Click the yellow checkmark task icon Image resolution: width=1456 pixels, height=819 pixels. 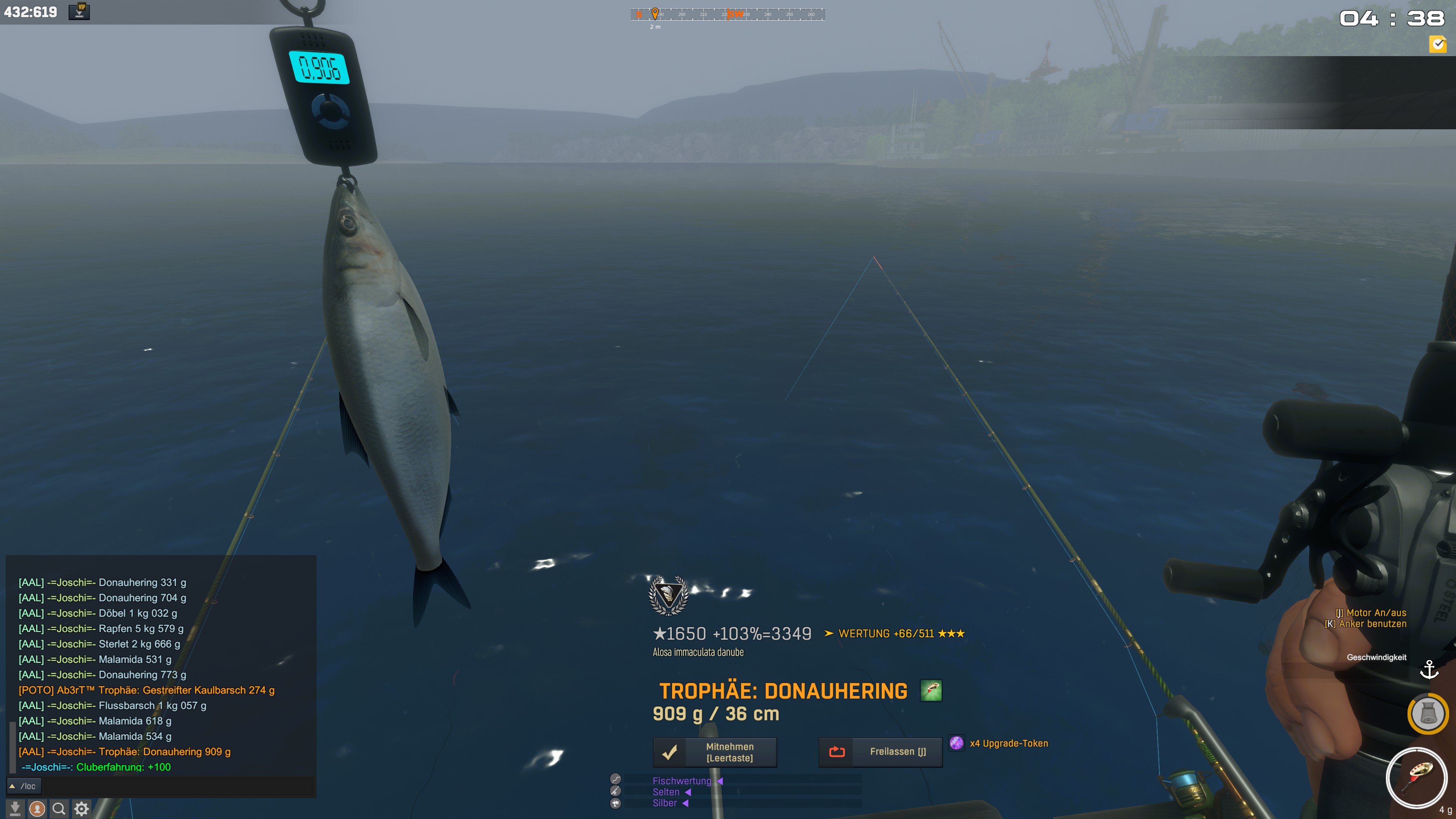1437,44
